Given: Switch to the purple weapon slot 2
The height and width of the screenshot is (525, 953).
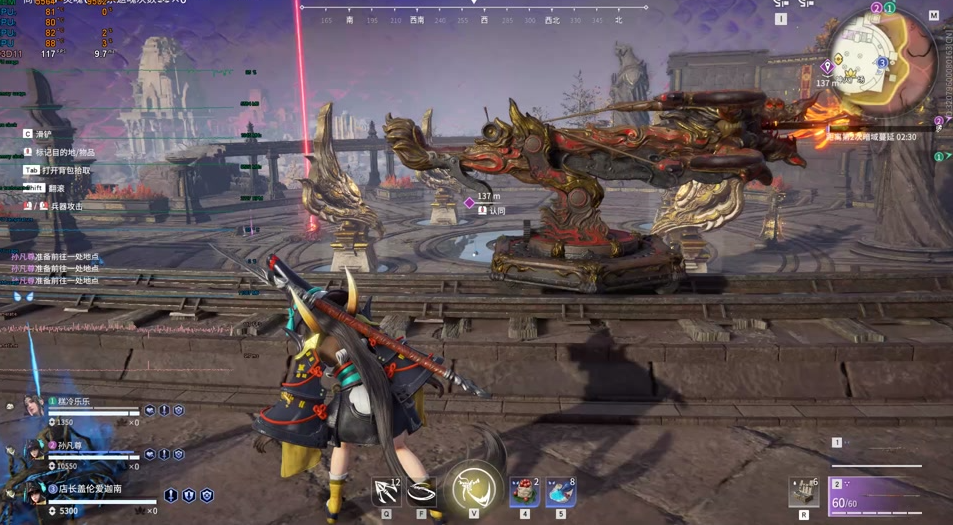Looking at the screenshot, I should click(877, 497).
